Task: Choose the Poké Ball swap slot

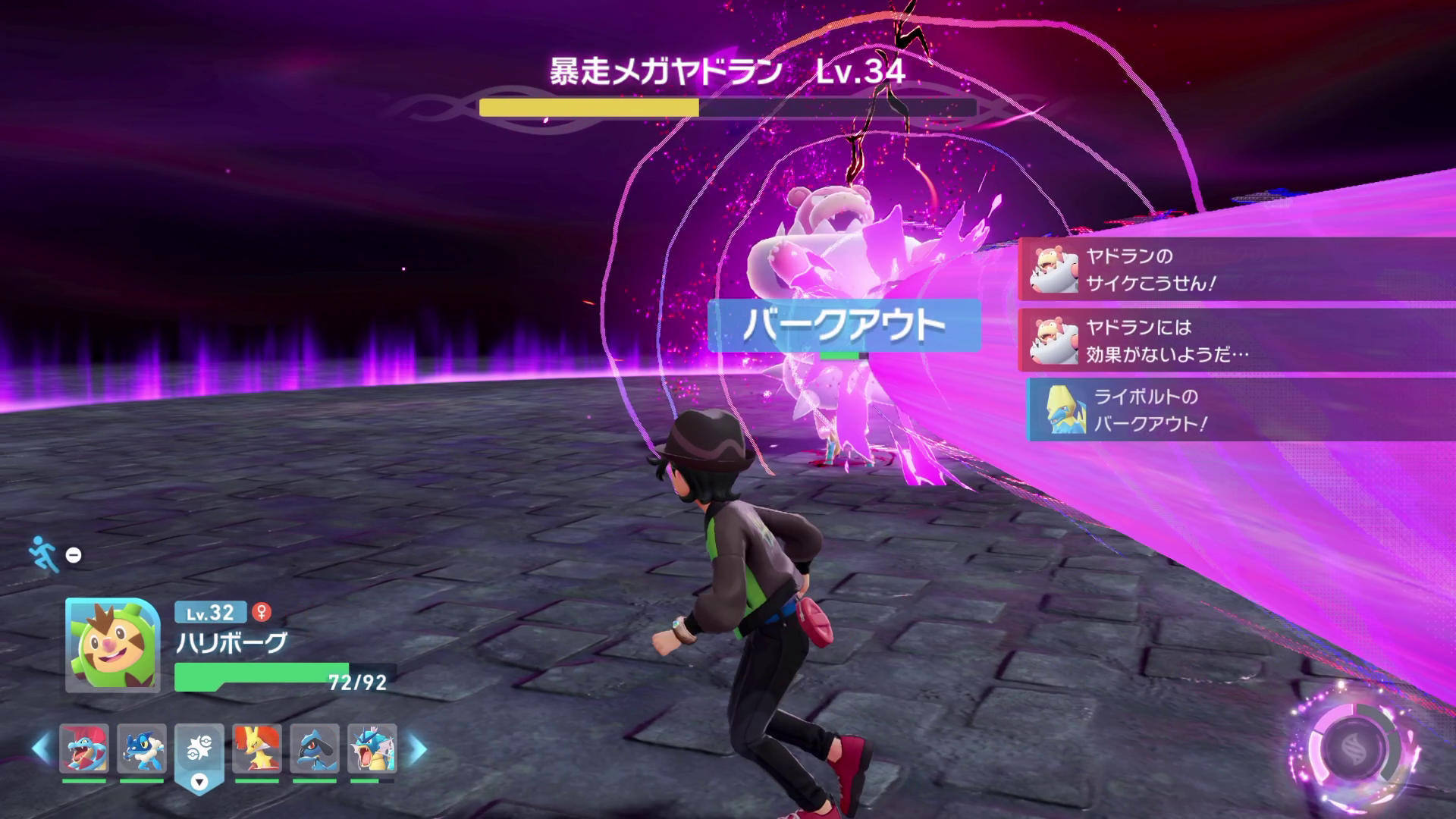Action: point(199,750)
